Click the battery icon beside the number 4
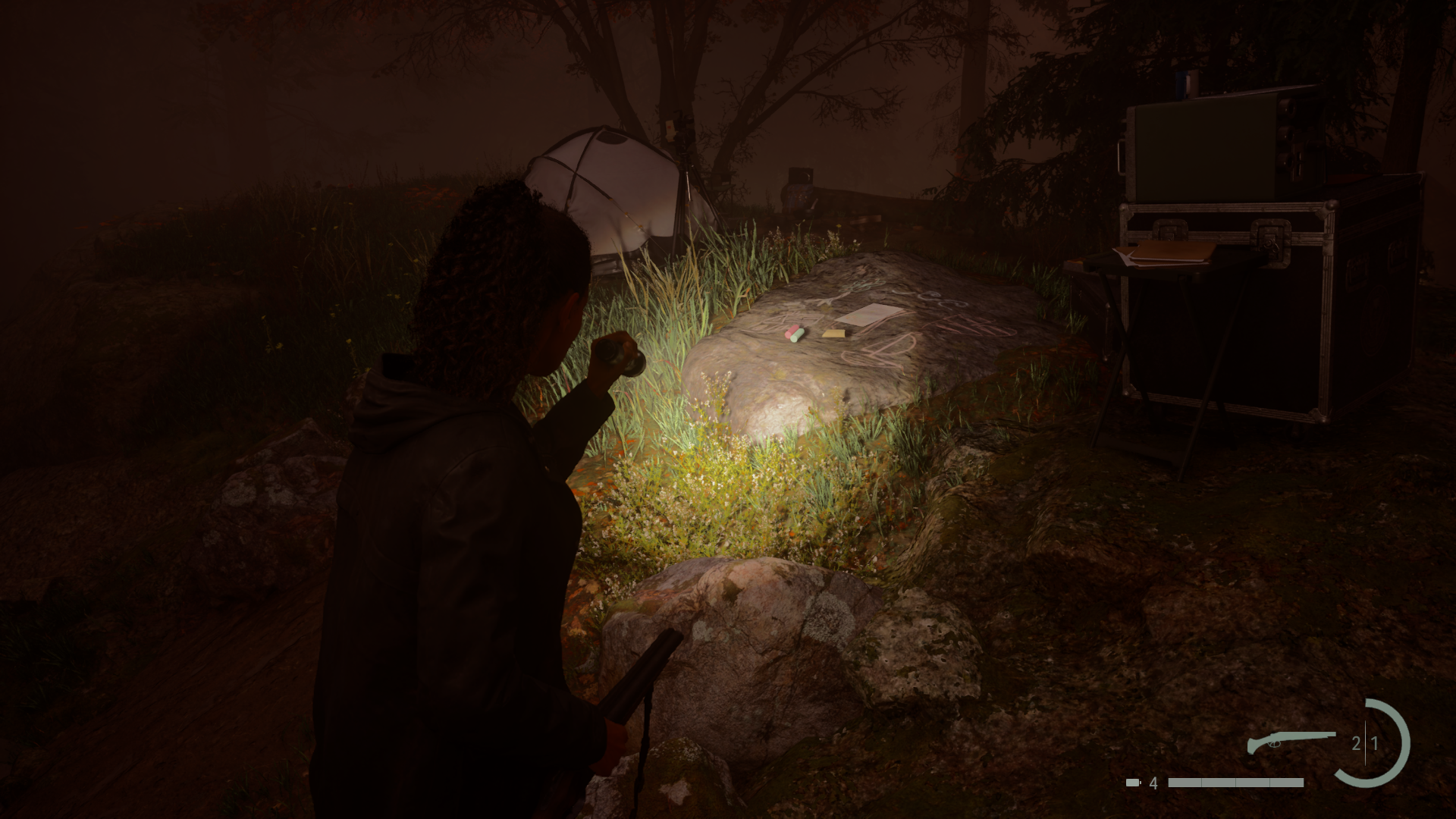 pos(1132,782)
